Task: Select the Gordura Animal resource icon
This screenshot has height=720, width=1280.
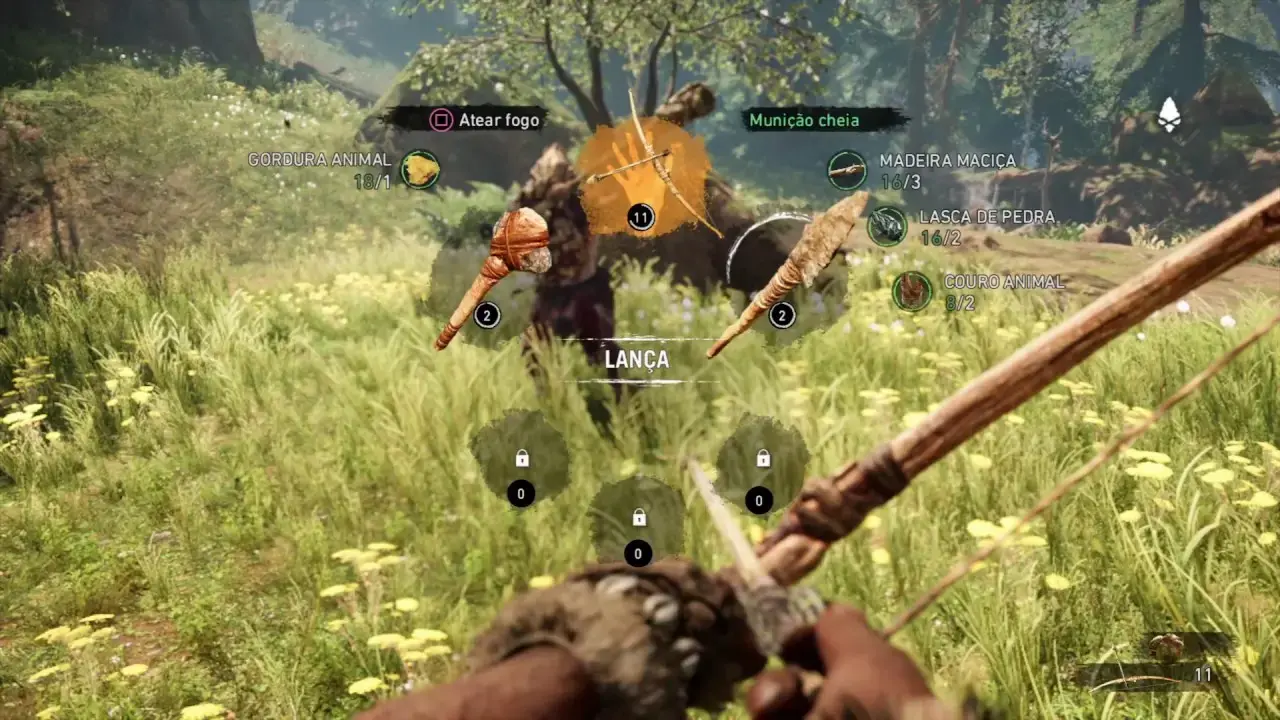Action: [x=420, y=170]
